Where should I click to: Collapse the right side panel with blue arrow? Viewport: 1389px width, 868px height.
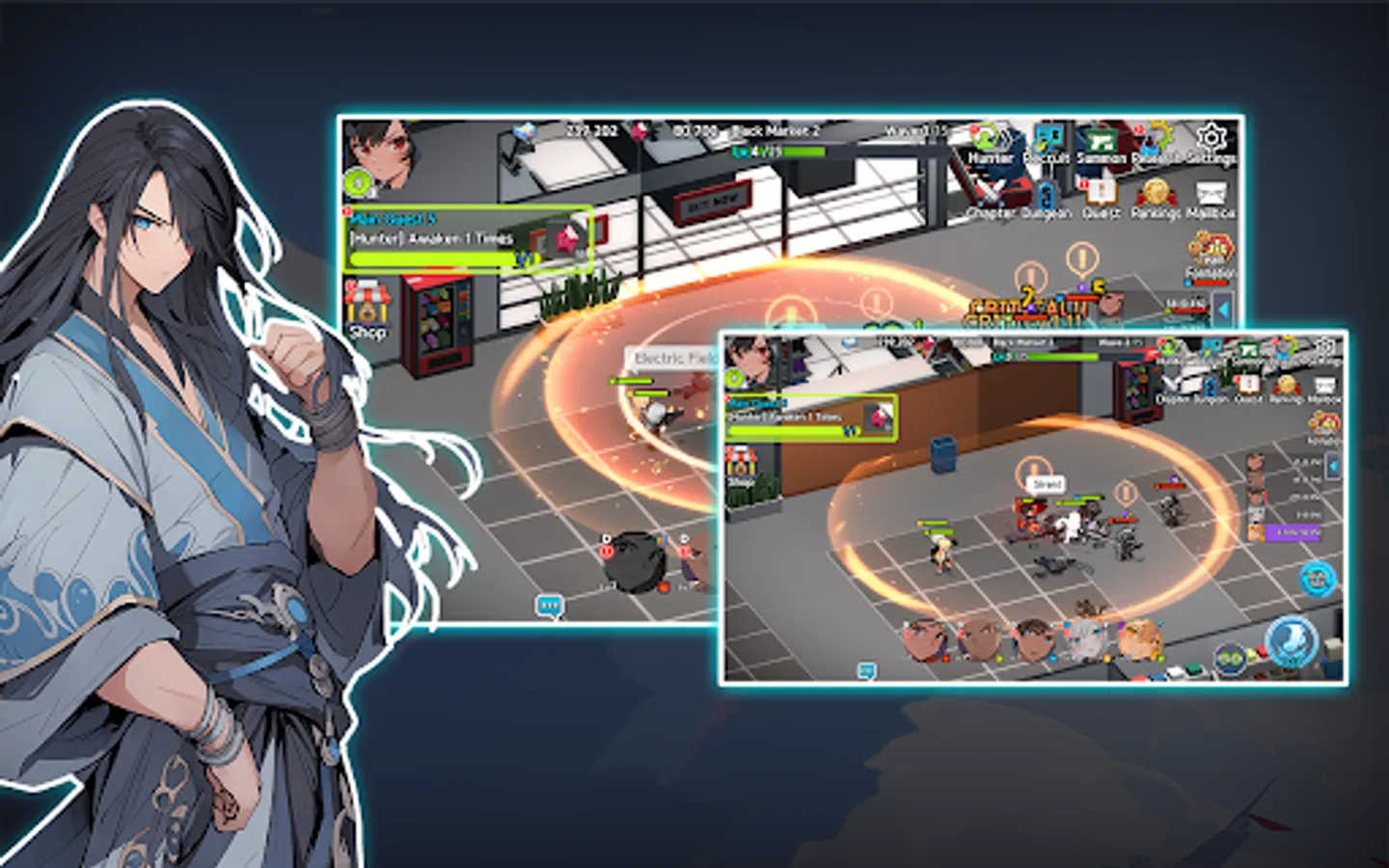pyautogui.click(x=1223, y=307)
